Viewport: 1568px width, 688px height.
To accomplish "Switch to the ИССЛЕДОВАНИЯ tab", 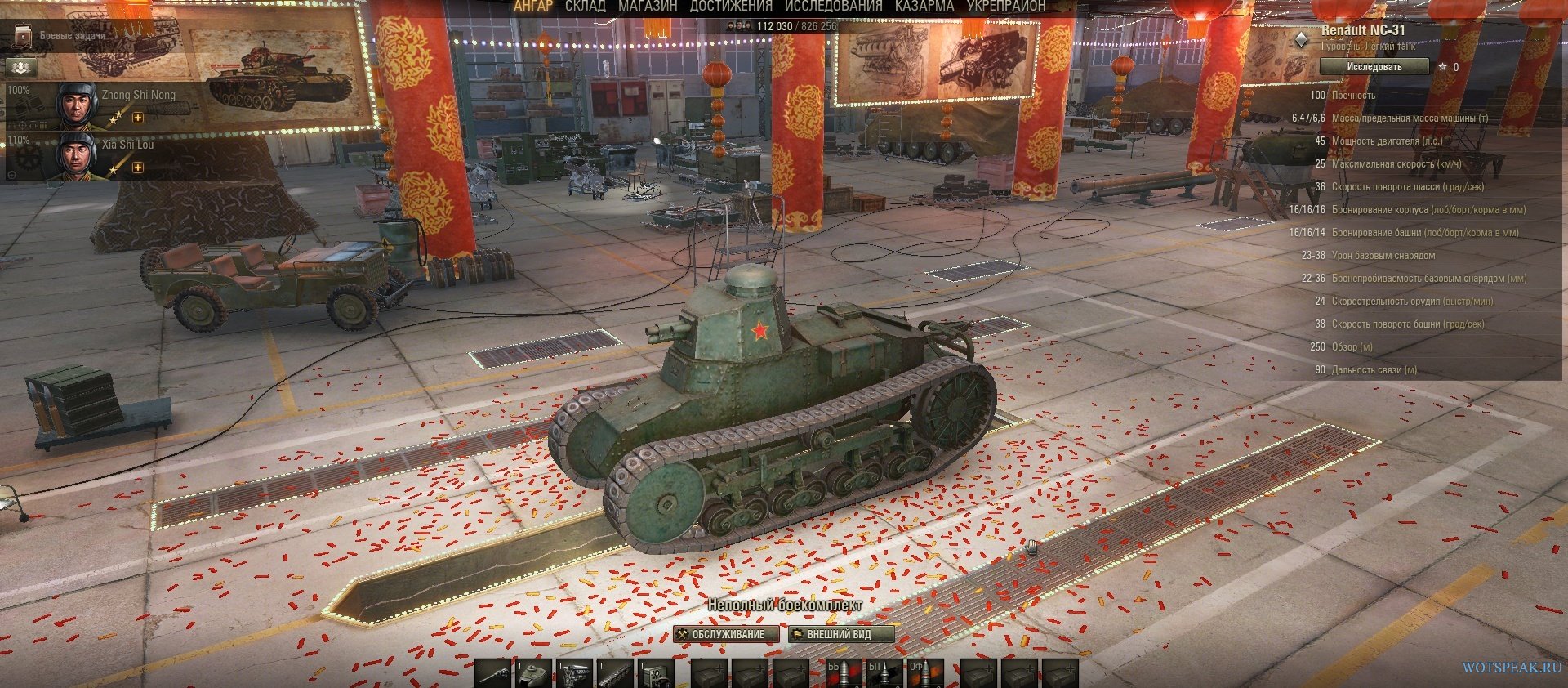I will point(833,7).
